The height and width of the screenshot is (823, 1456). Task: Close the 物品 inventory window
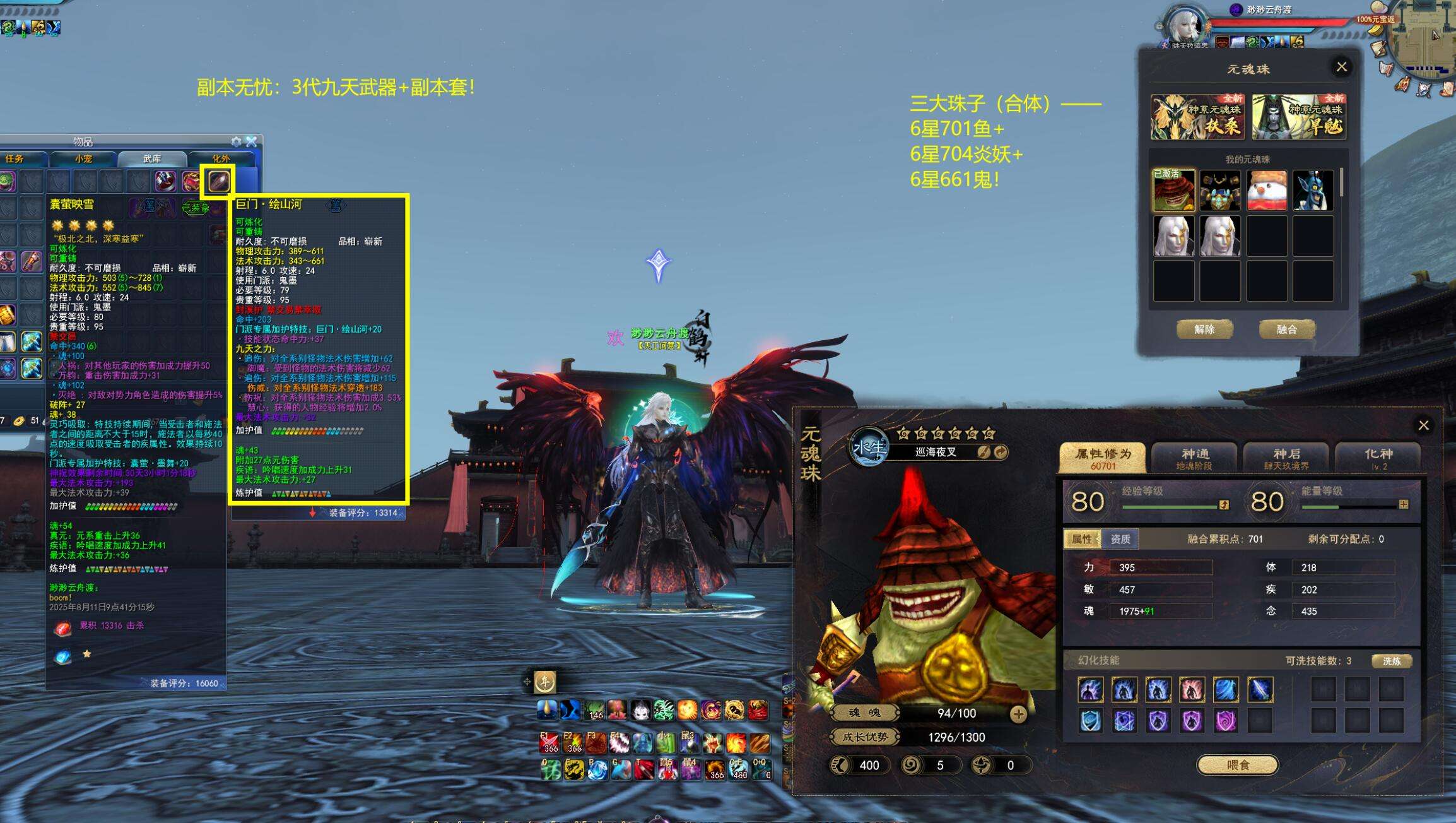click(252, 141)
